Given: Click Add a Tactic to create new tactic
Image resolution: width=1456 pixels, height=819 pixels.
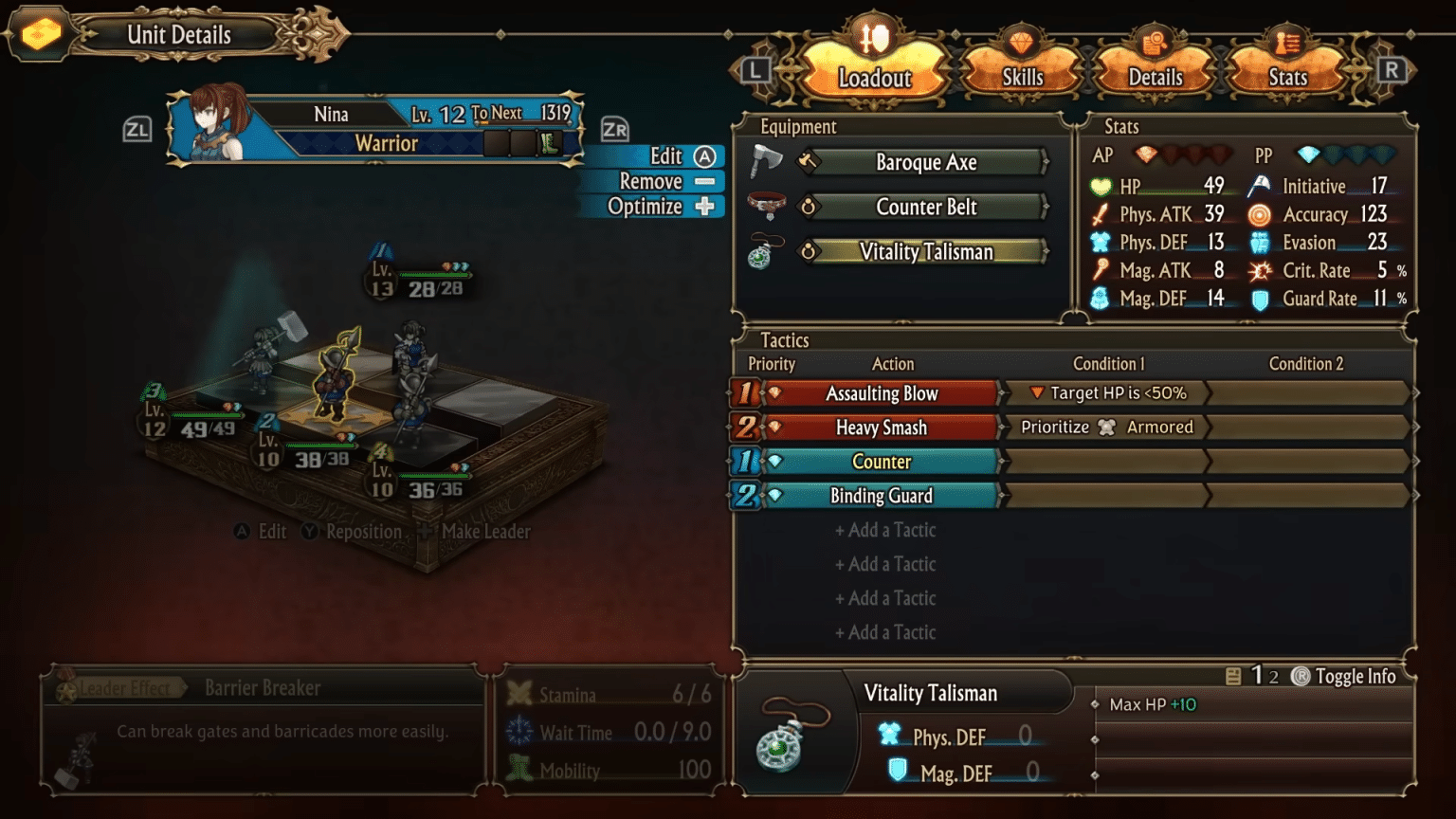Looking at the screenshot, I should point(885,530).
